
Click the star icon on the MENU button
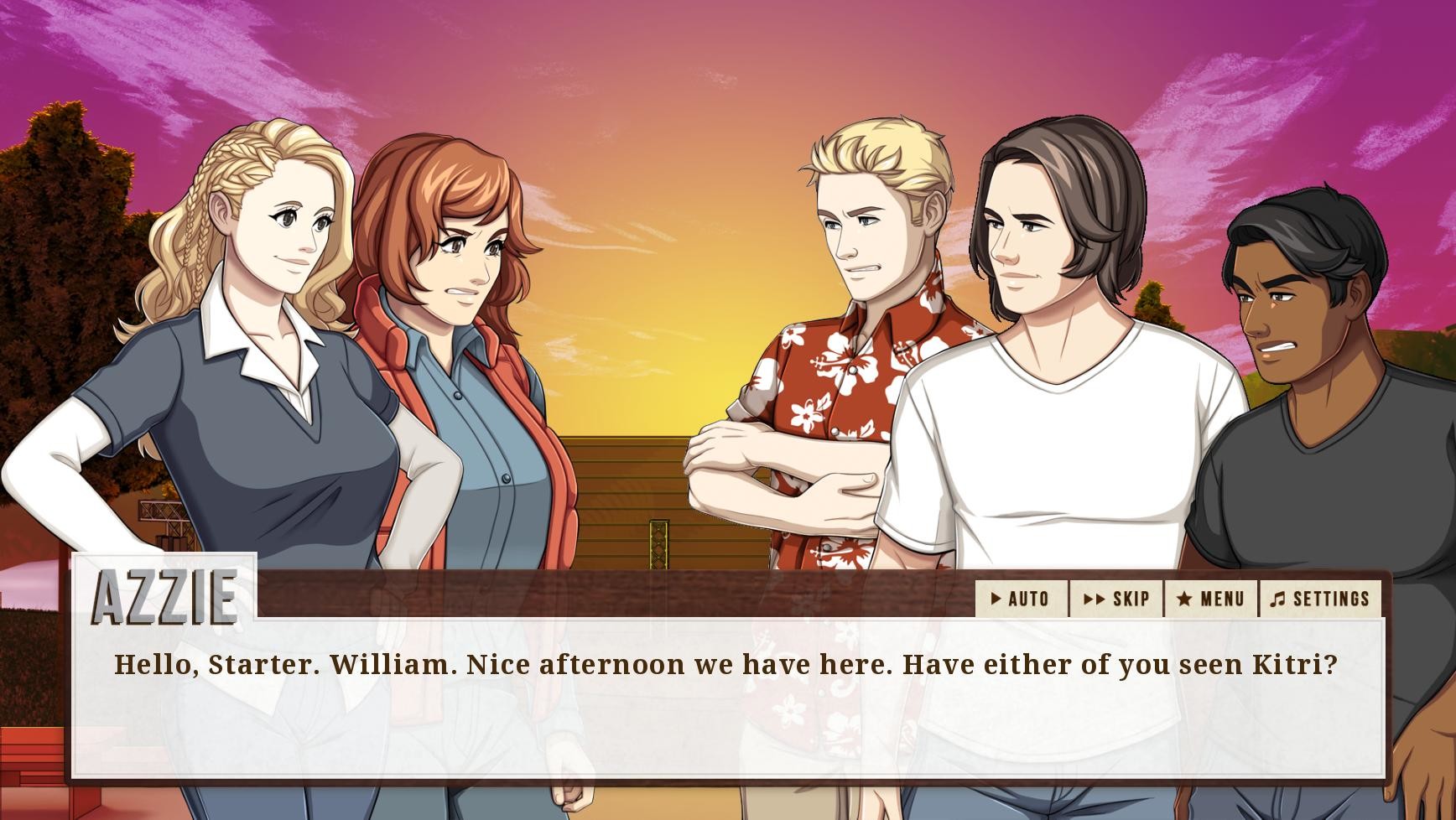[x=1184, y=599]
